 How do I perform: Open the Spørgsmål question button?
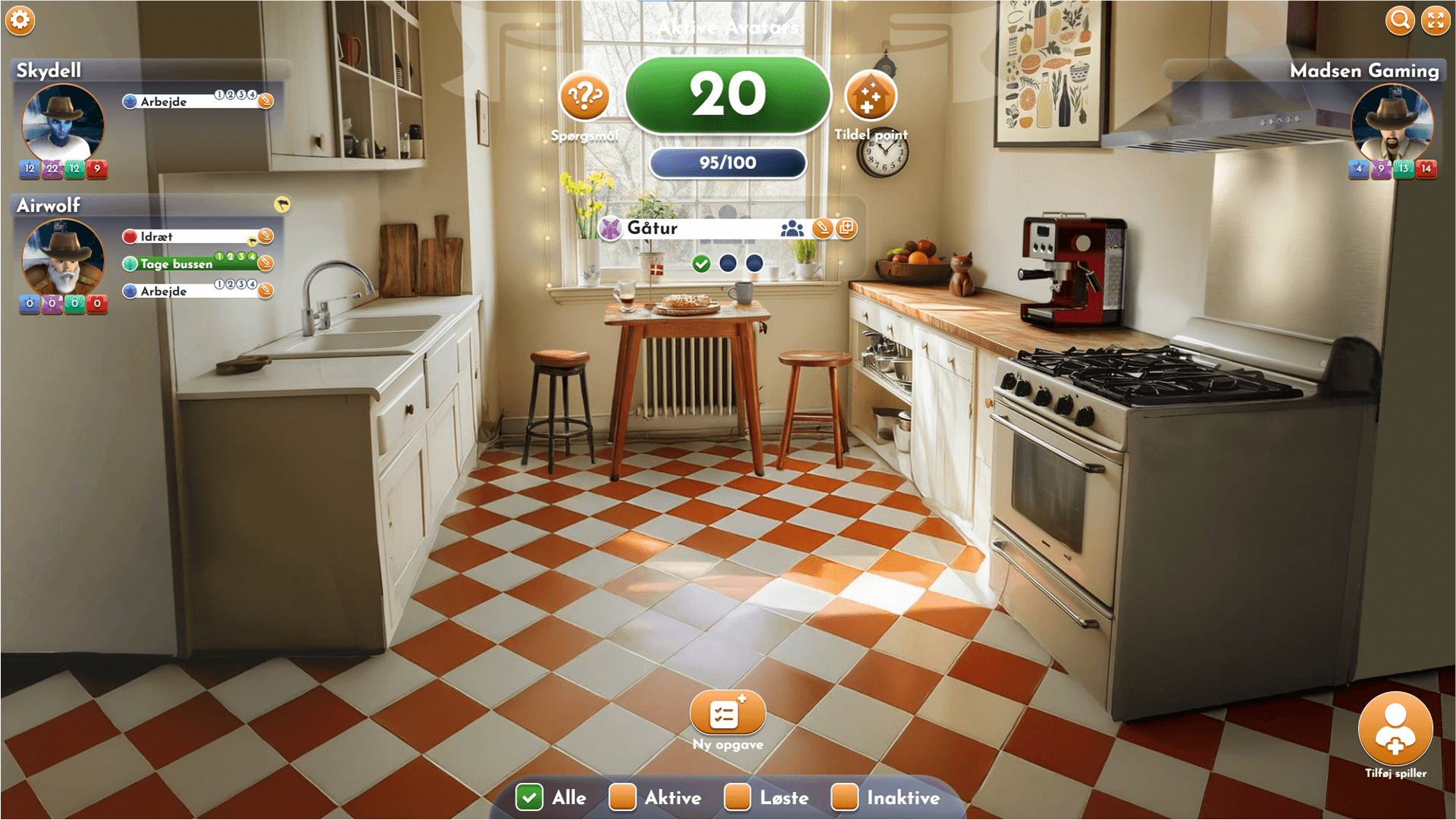[x=584, y=97]
